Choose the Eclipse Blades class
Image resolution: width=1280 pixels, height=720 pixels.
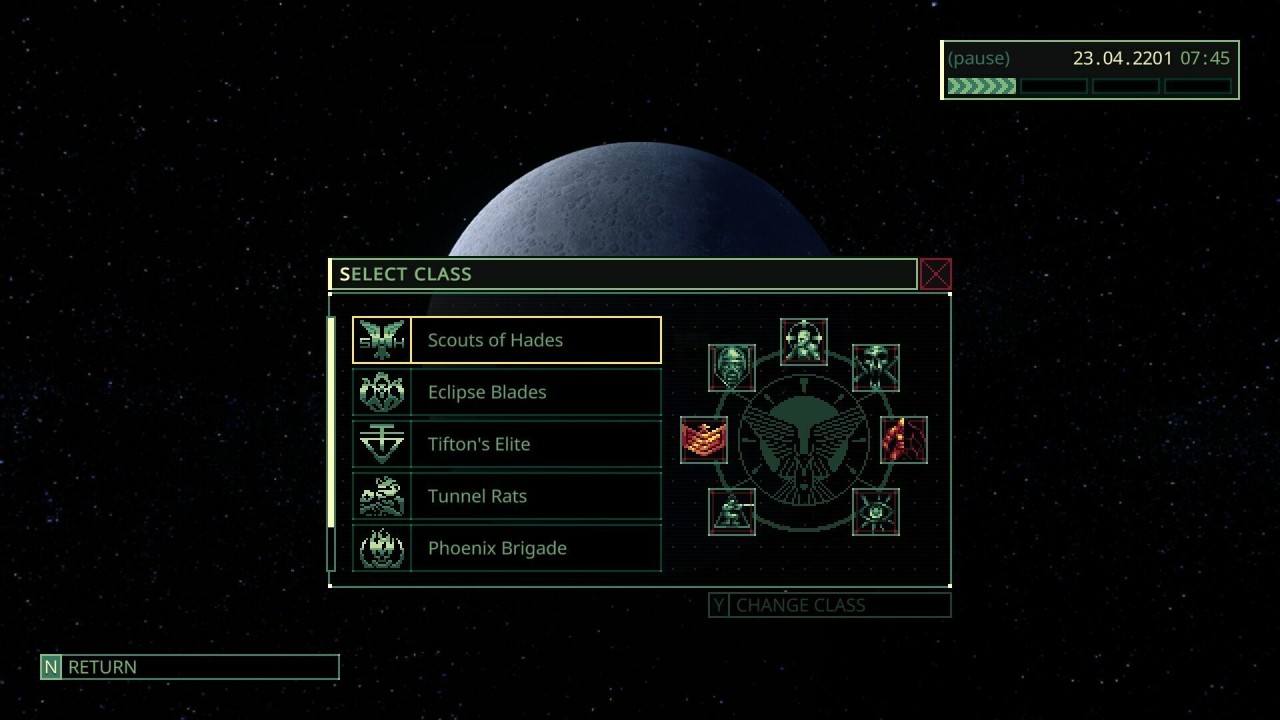(506, 392)
